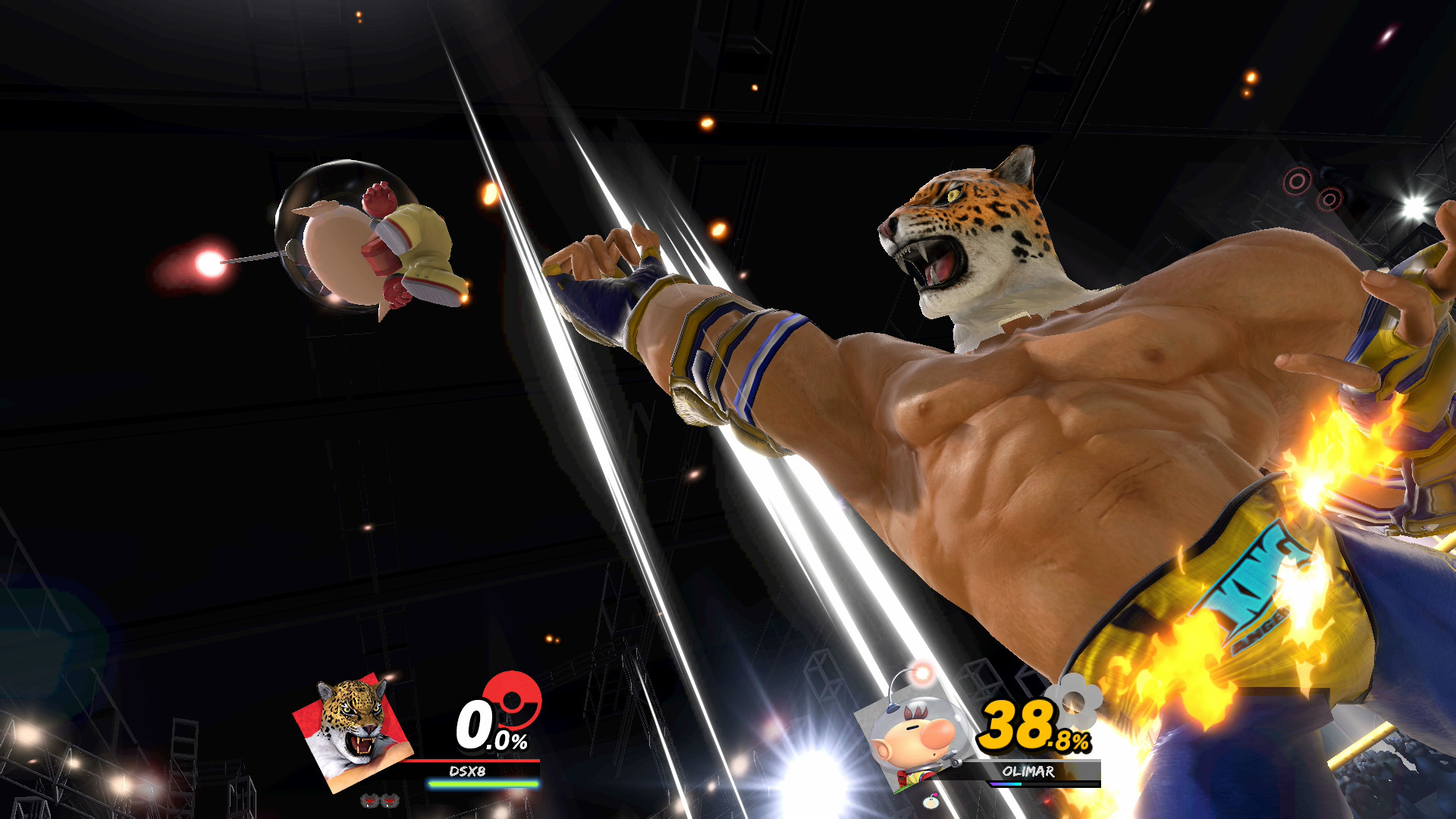Click the glowing red projectile near the bubble
Image resolution: width=1456 pixels, height=819 pixels.
[213, 261]
